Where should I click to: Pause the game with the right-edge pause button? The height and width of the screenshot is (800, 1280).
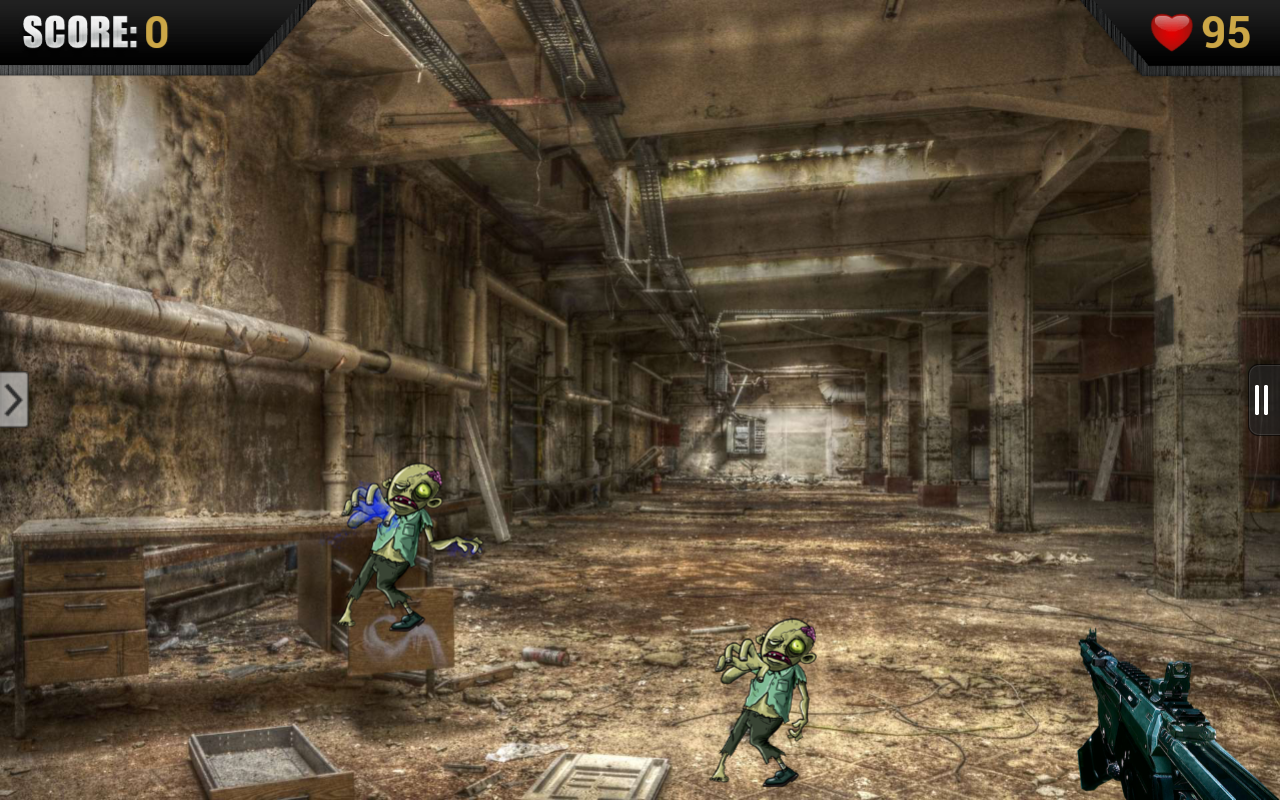1262,400
